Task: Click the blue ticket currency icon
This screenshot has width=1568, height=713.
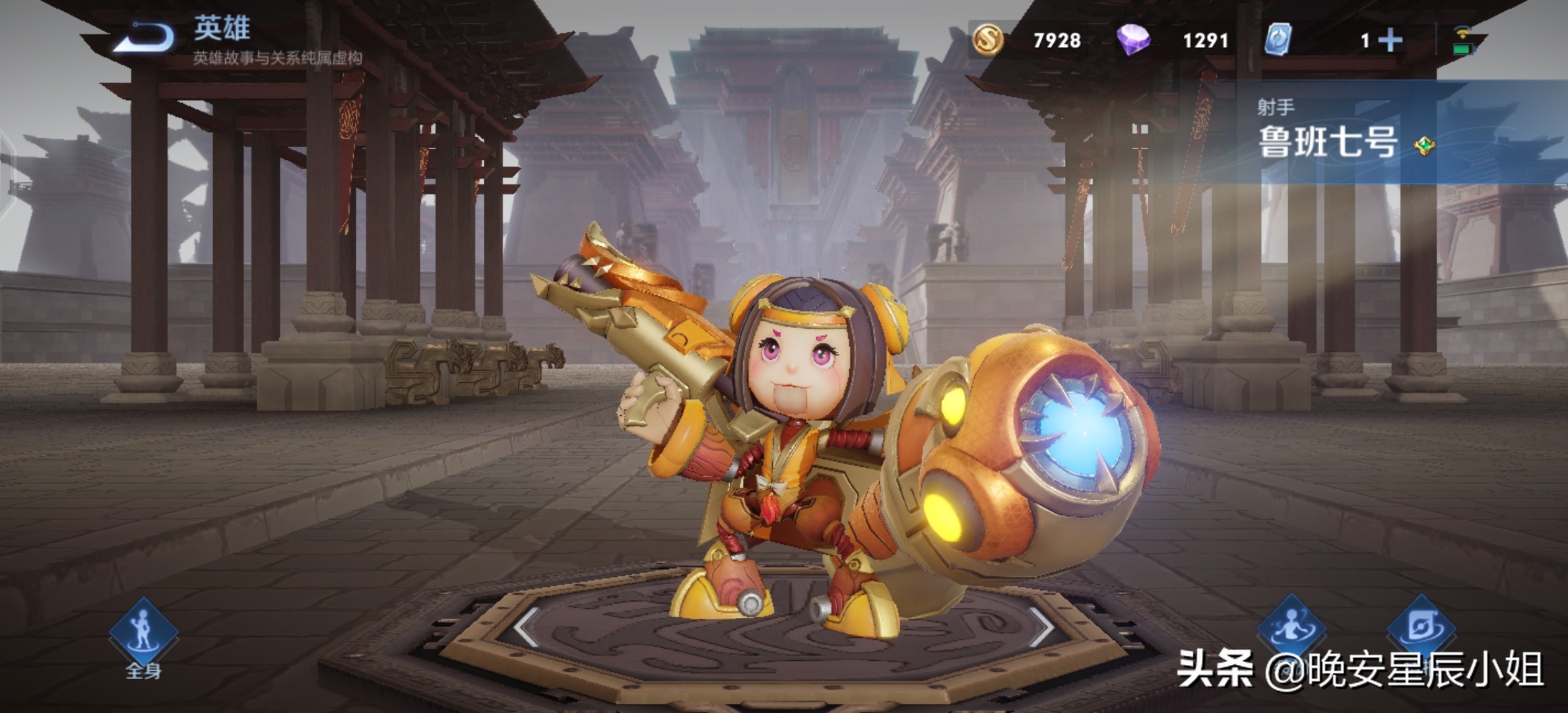Action: [x=1278, y=40]
